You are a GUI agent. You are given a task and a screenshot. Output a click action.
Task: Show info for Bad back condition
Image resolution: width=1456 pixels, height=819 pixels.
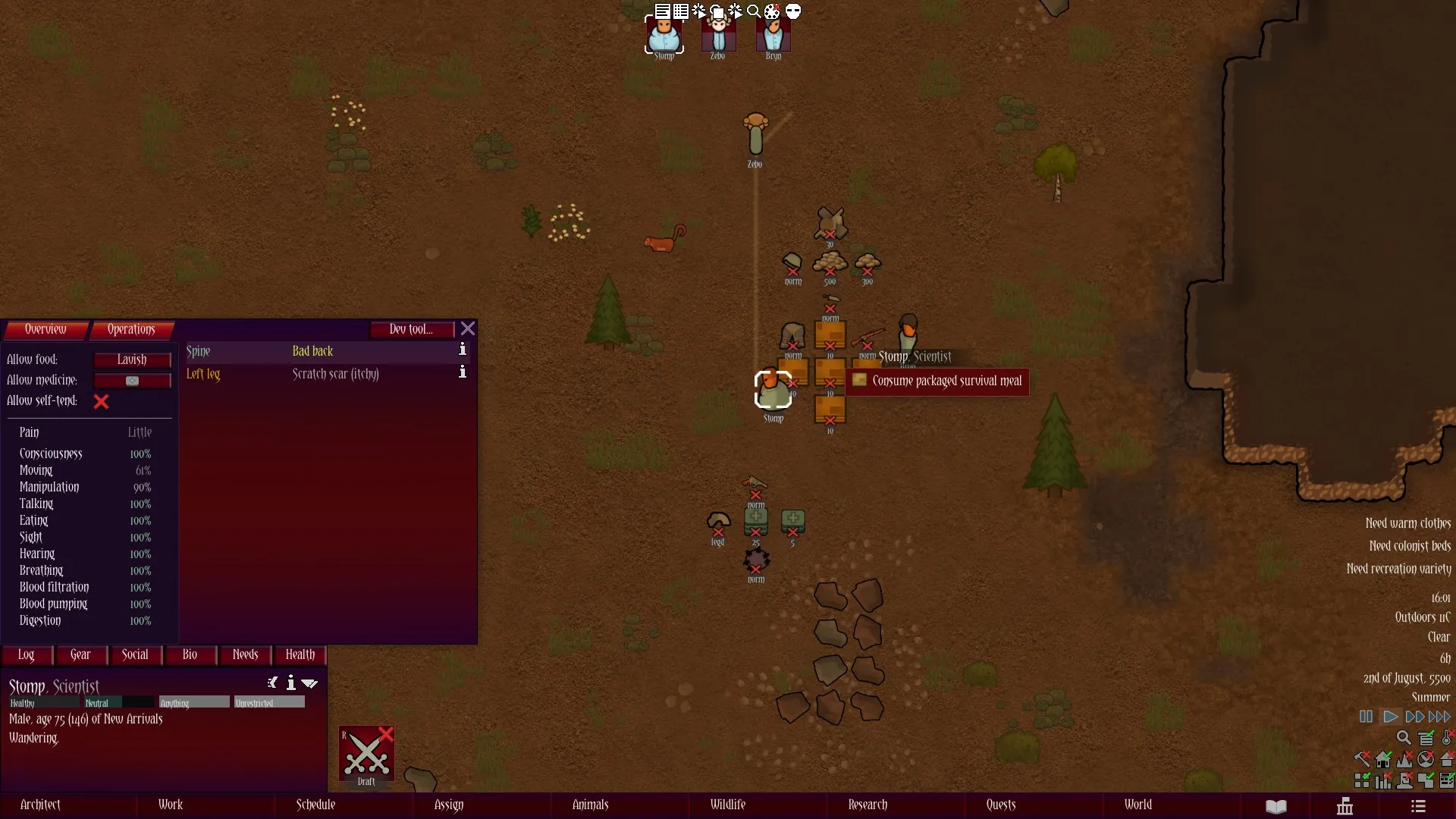pos(462,350)
